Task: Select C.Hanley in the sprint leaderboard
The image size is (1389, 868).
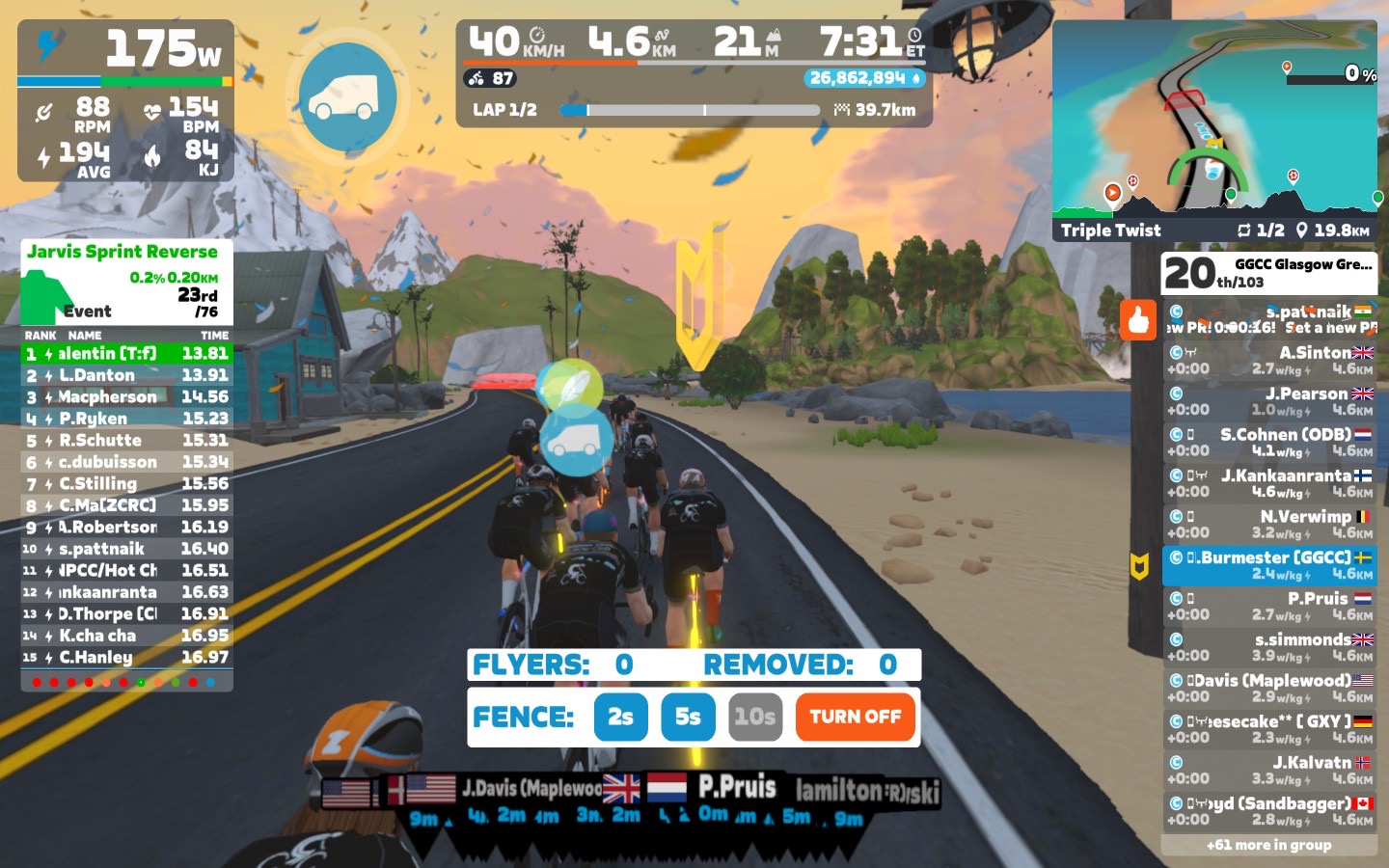Action: [x=127, y=657]
